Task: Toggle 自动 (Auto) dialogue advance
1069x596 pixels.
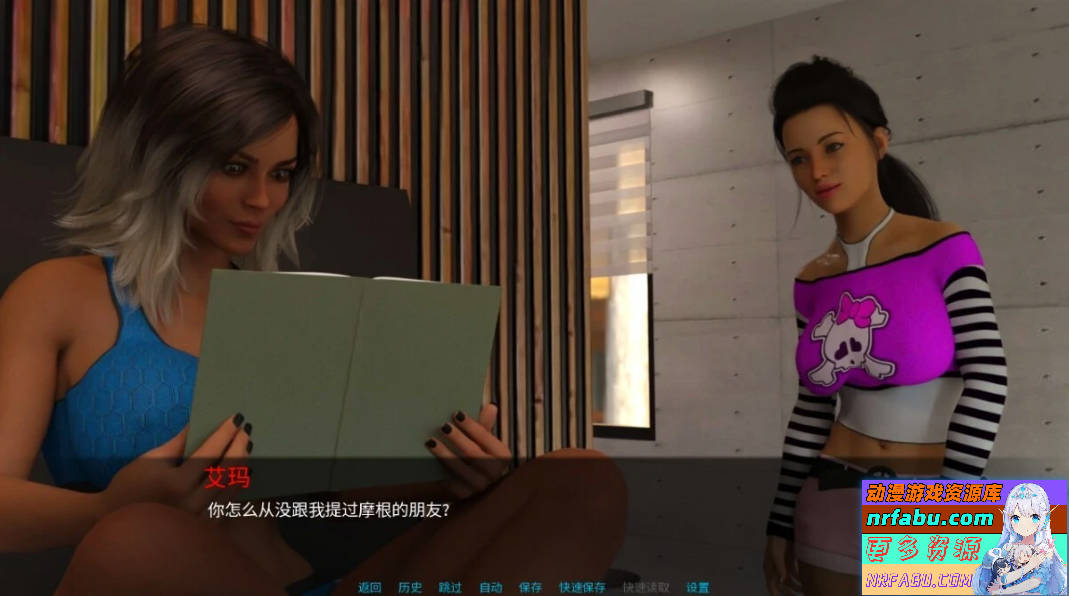Action: tap(490, 587)
